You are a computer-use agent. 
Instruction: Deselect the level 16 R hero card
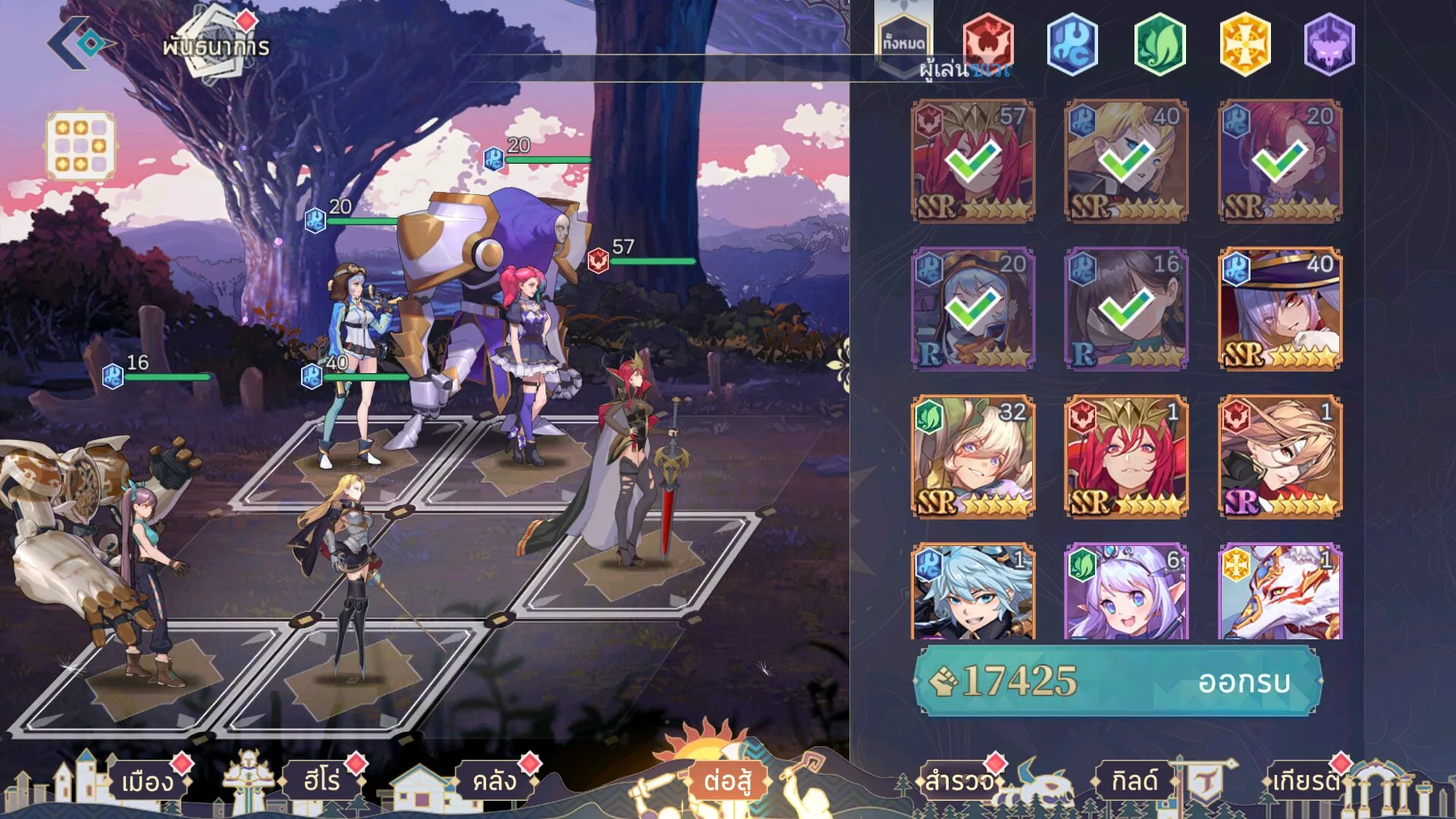click(1126, 309)
